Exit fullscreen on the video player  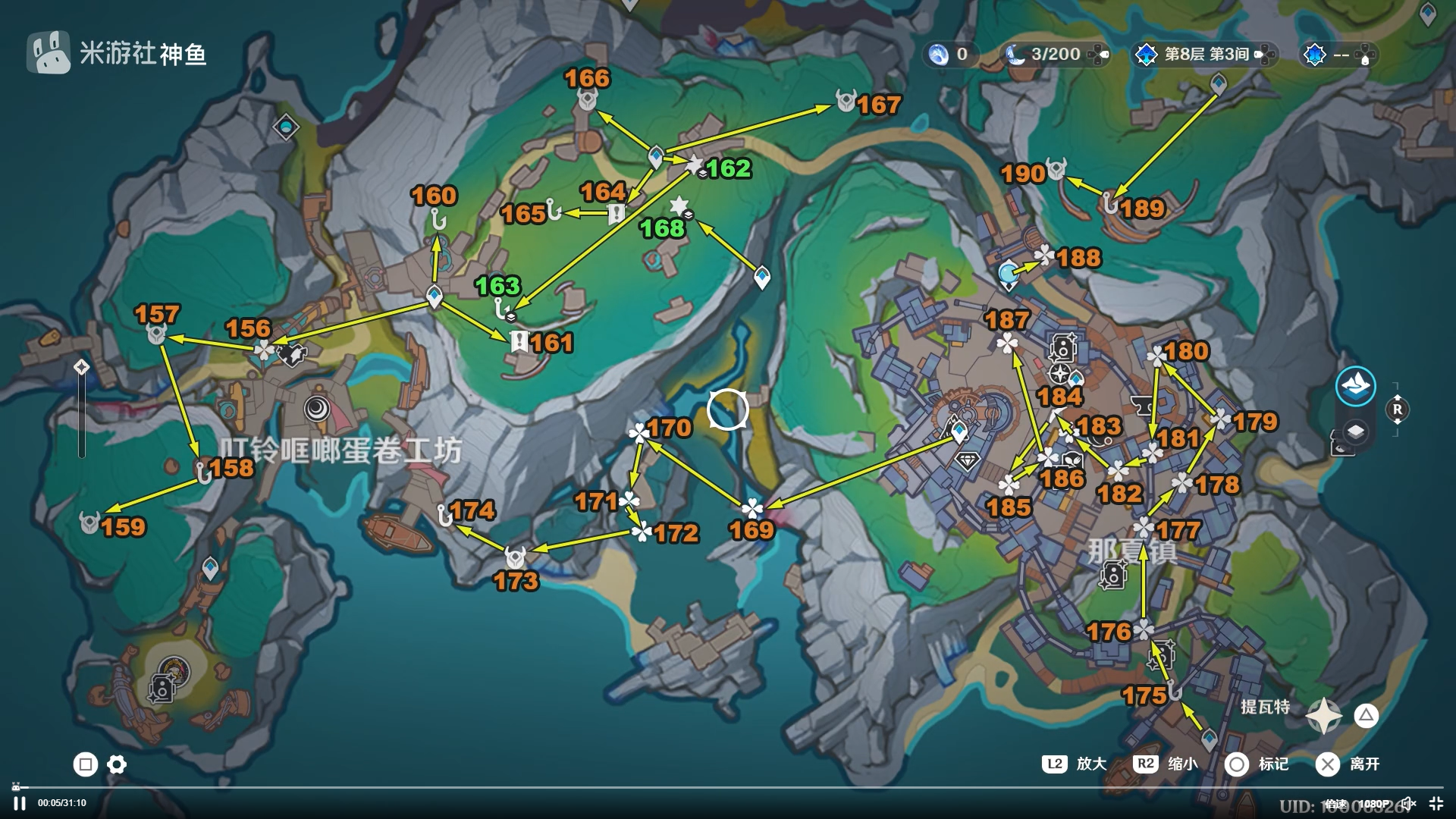tap(1436, 803)
